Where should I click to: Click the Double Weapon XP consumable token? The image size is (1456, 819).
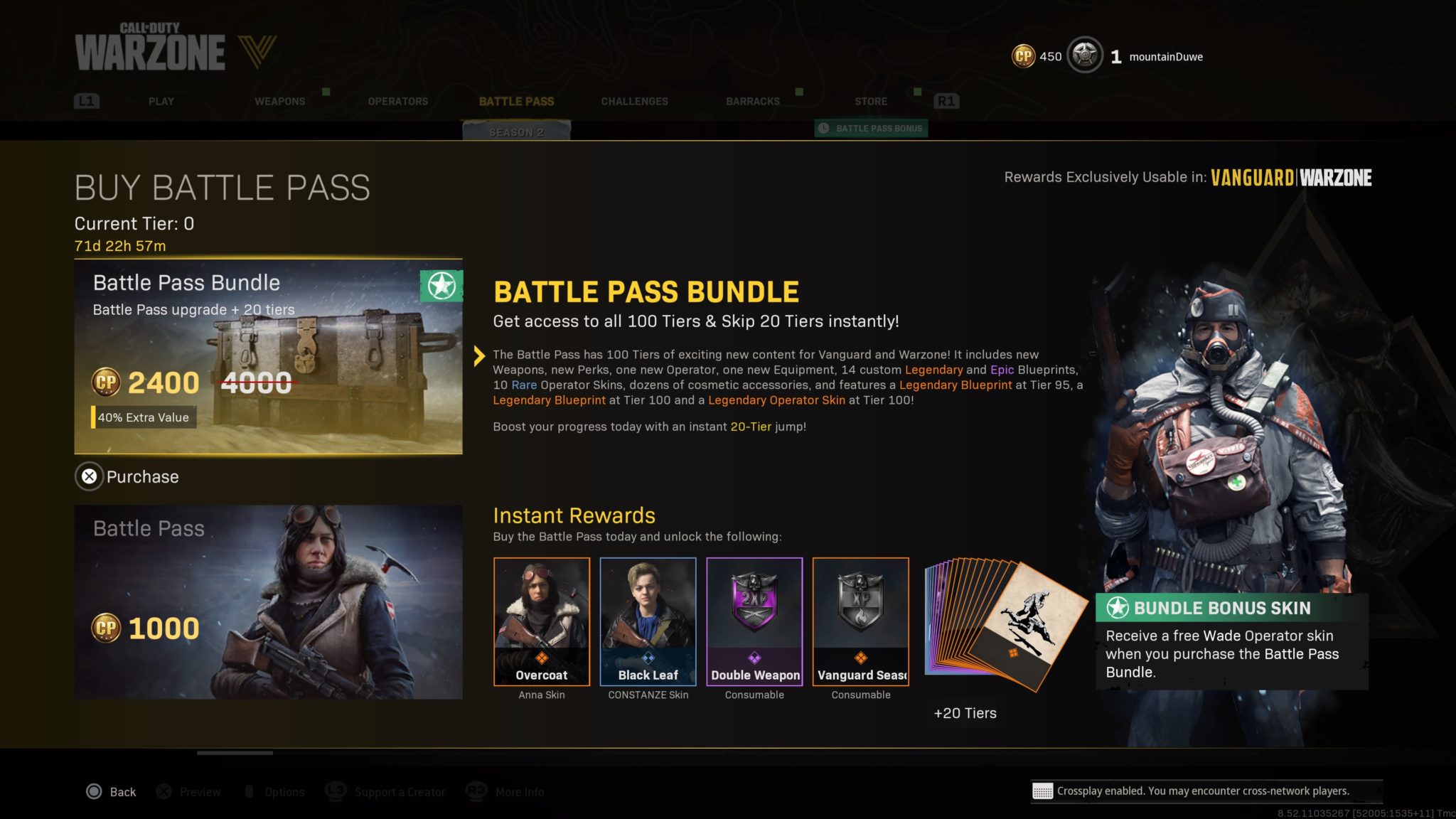click(x=754, y=622)
